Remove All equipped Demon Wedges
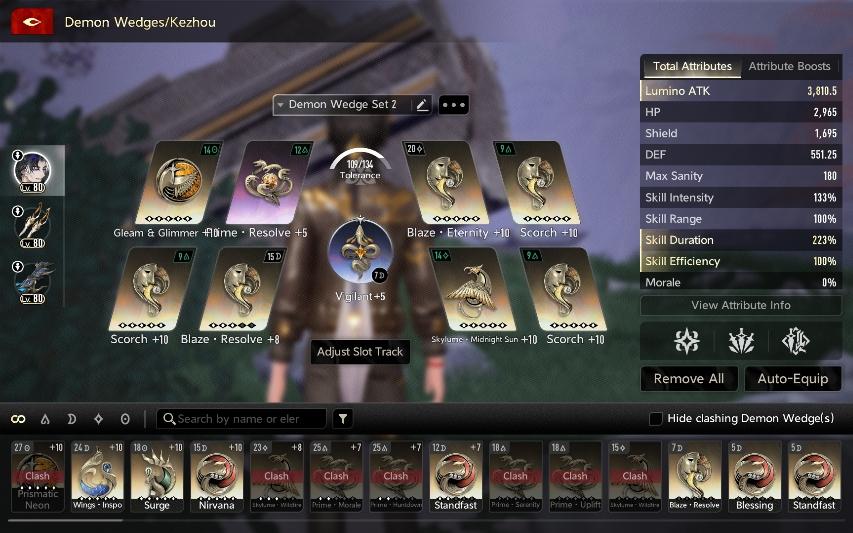Image resolution: width=853 pixels, height=533 pixels. [689, 379]
